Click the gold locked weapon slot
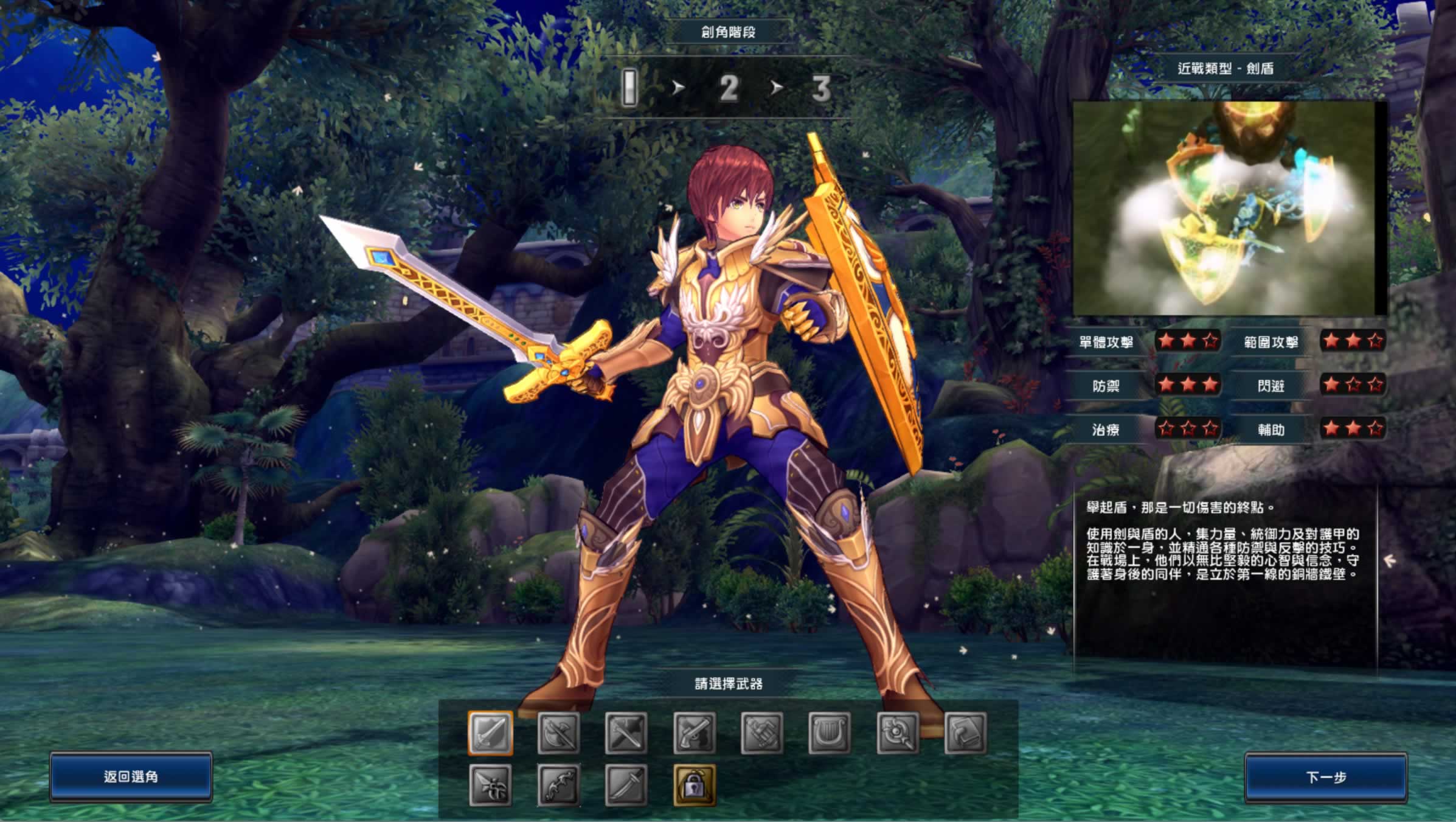 click(x=695, y=785)
